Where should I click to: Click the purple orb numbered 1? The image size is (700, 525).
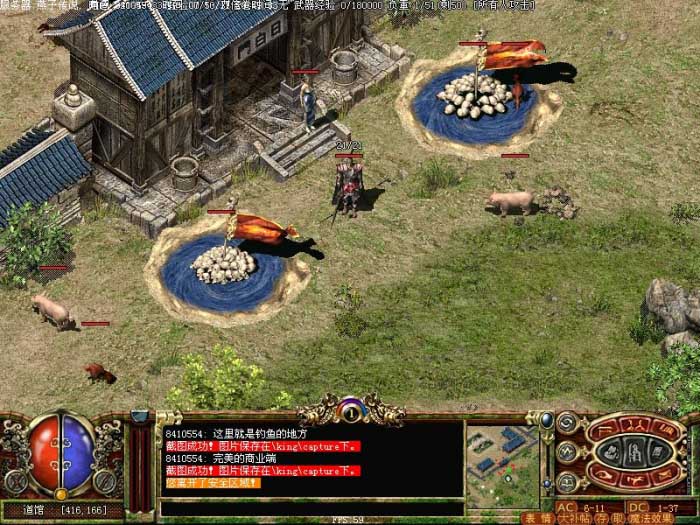[350, 408]
